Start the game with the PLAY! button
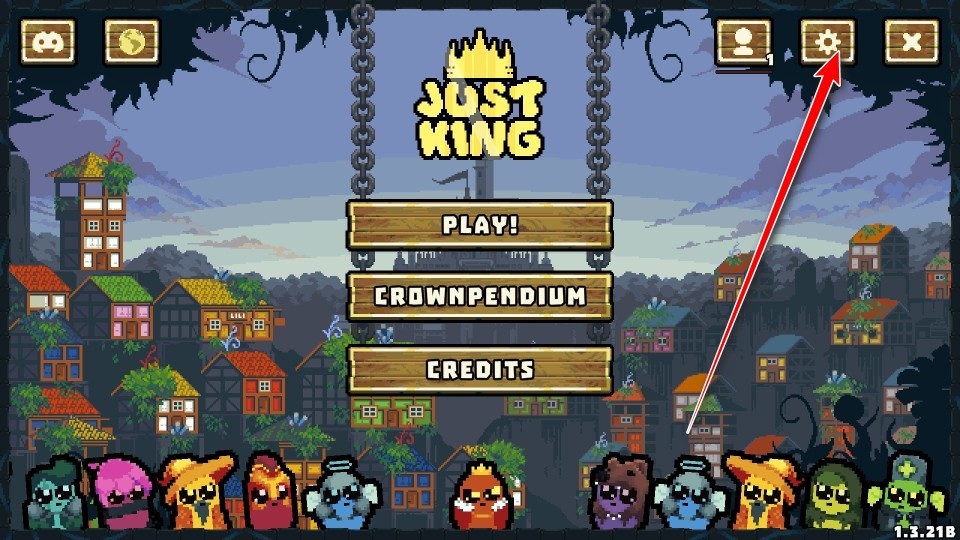This screenshot has width=960, height=540. (480, 225)
